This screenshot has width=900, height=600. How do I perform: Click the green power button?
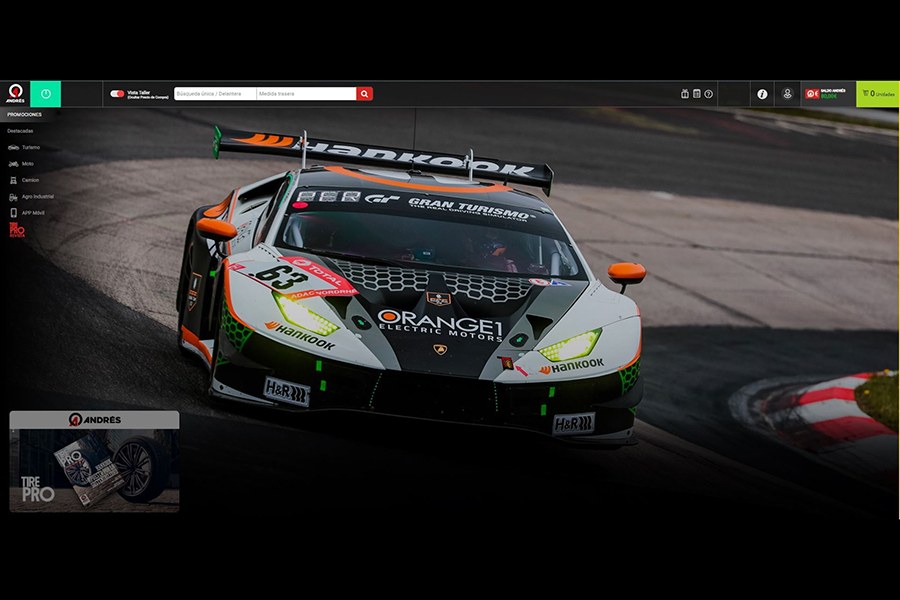click(46, 94)
